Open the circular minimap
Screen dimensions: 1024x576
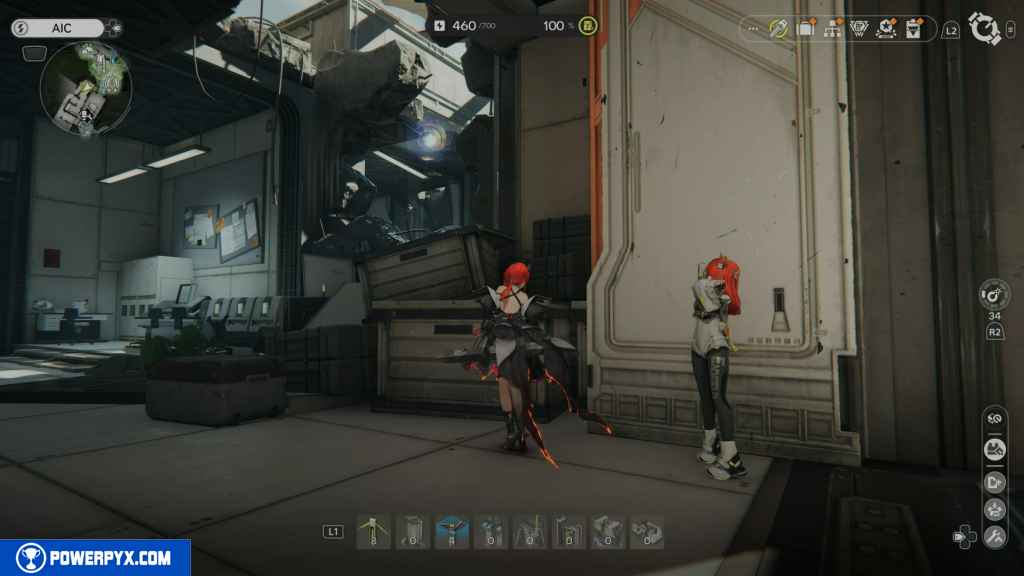coord(86,88)
